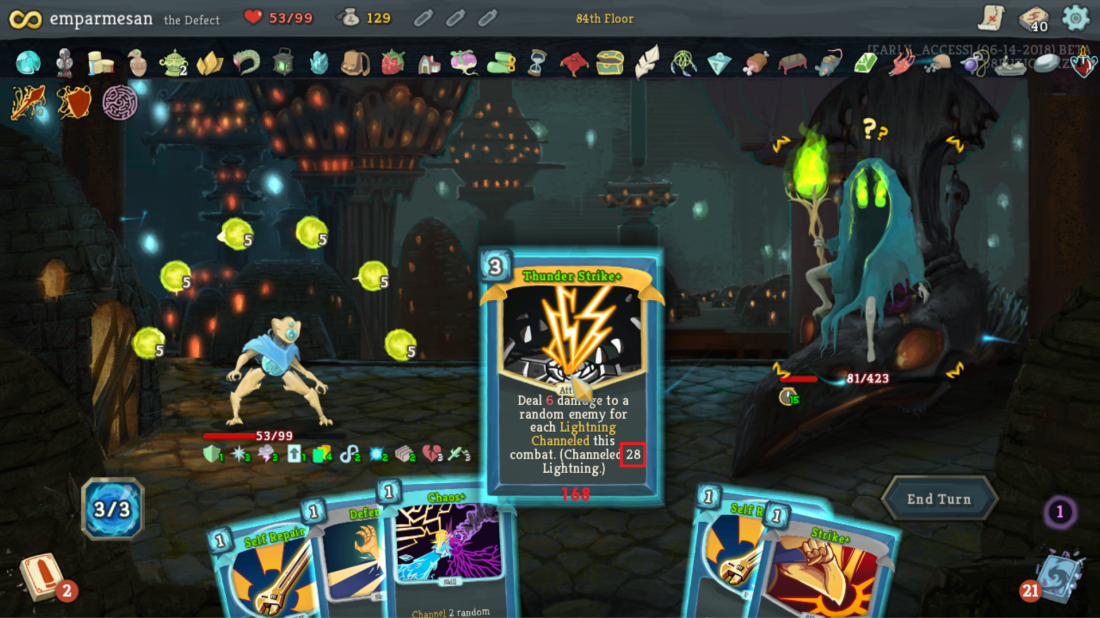Inspect the white feather relic
This screenshot has width=1100, height=618.
tap(647, 62)
